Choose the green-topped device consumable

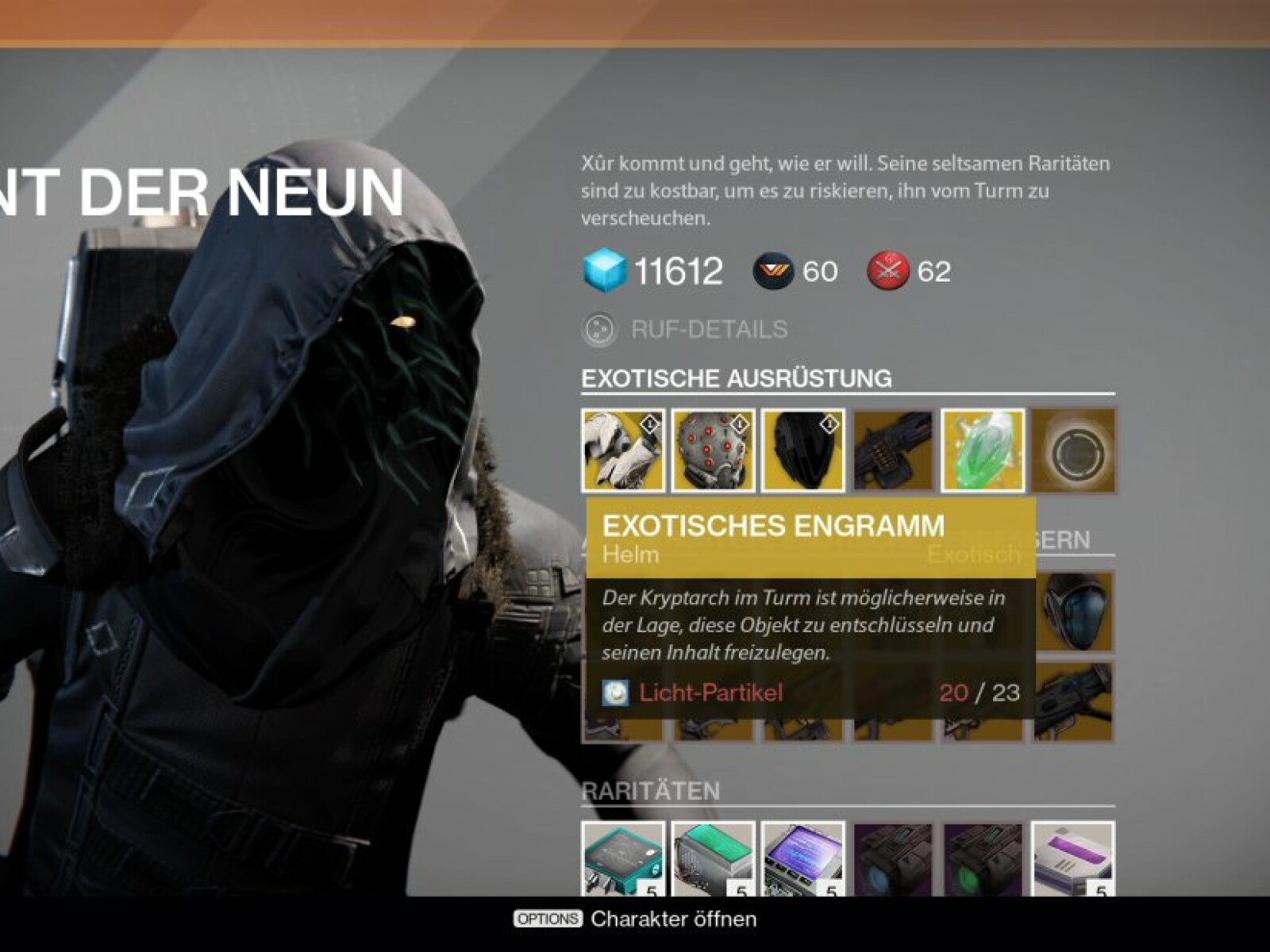click(713, 860)
